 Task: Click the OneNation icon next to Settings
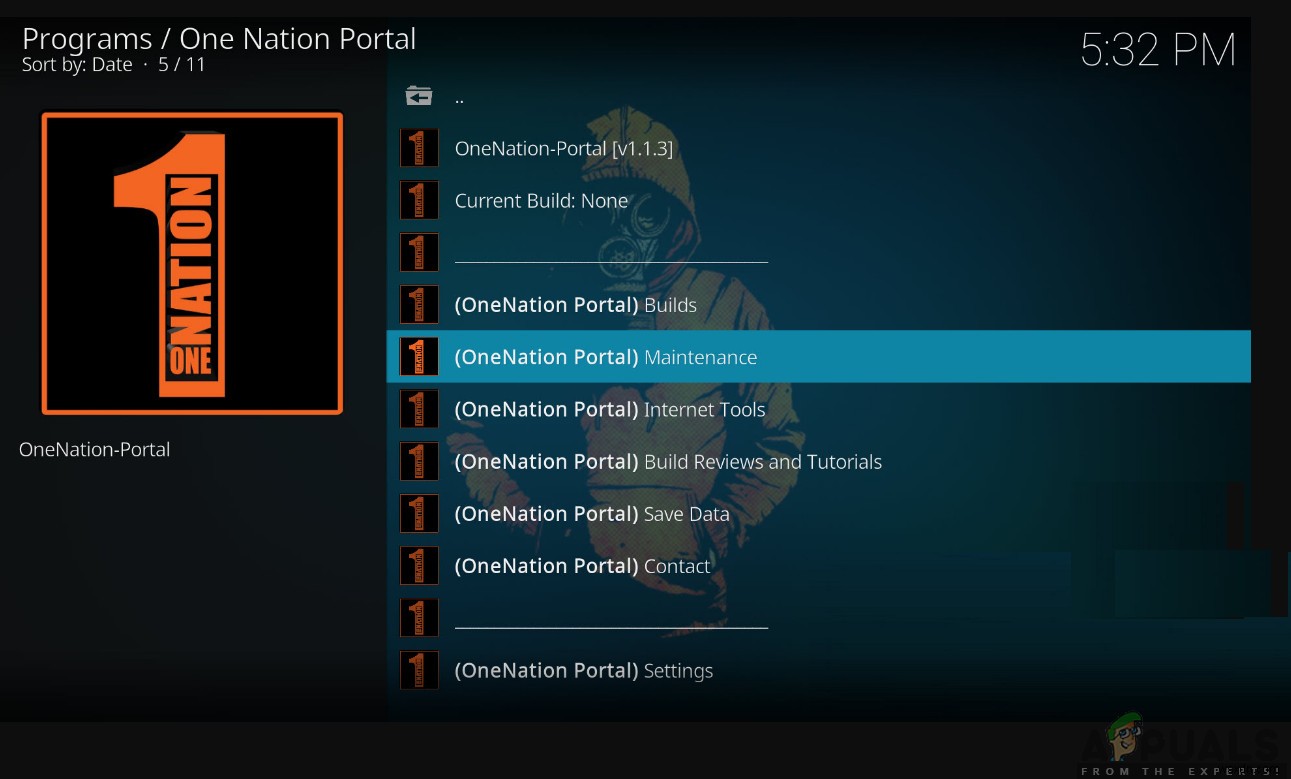click(419, 670)
